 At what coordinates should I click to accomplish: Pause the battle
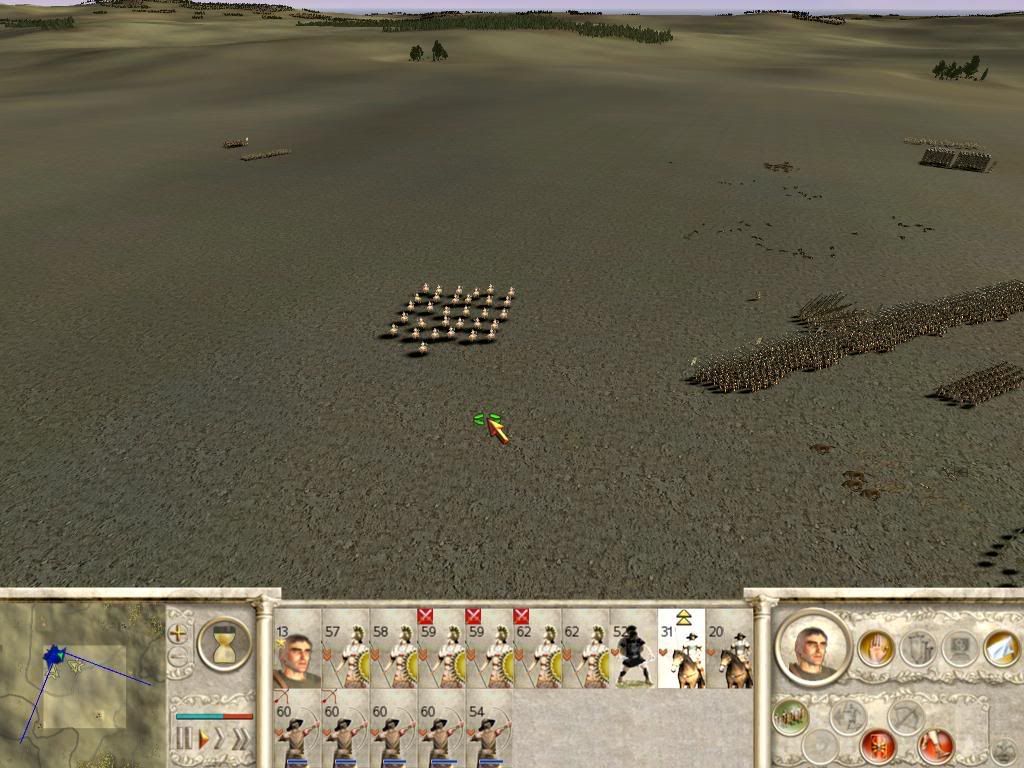[184, 739]
